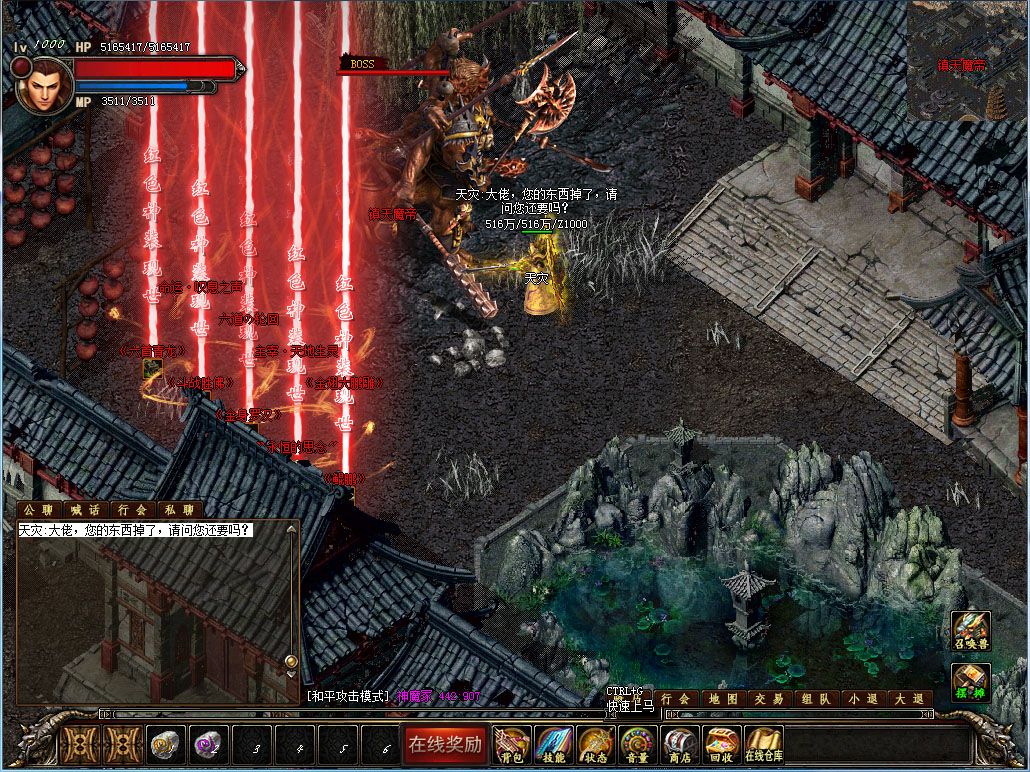Activate the 召唤兽 summon beast icon
This screenshot has height=772, width=1030.
[971, 632]
